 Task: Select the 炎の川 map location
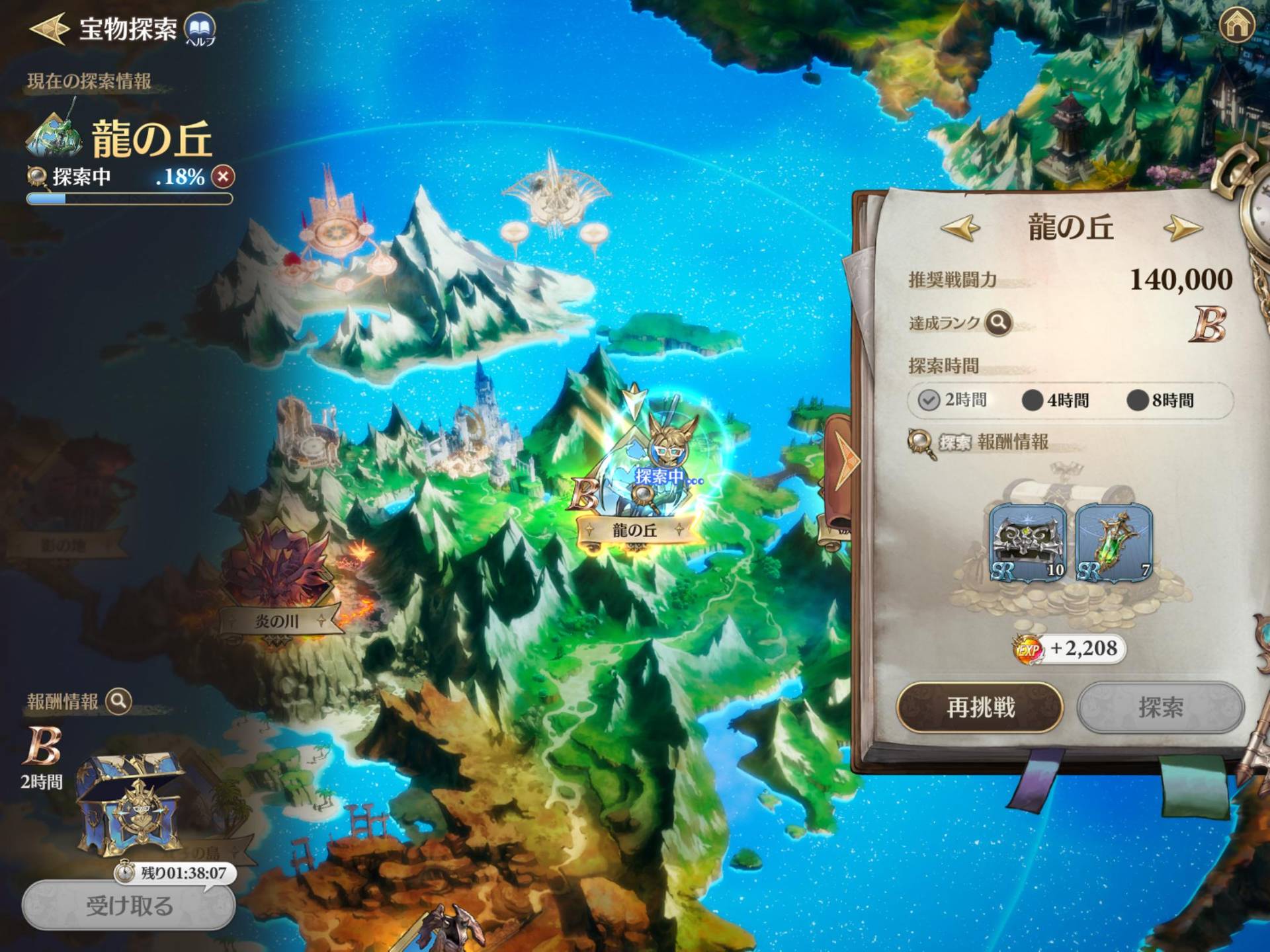click(278, 621)
